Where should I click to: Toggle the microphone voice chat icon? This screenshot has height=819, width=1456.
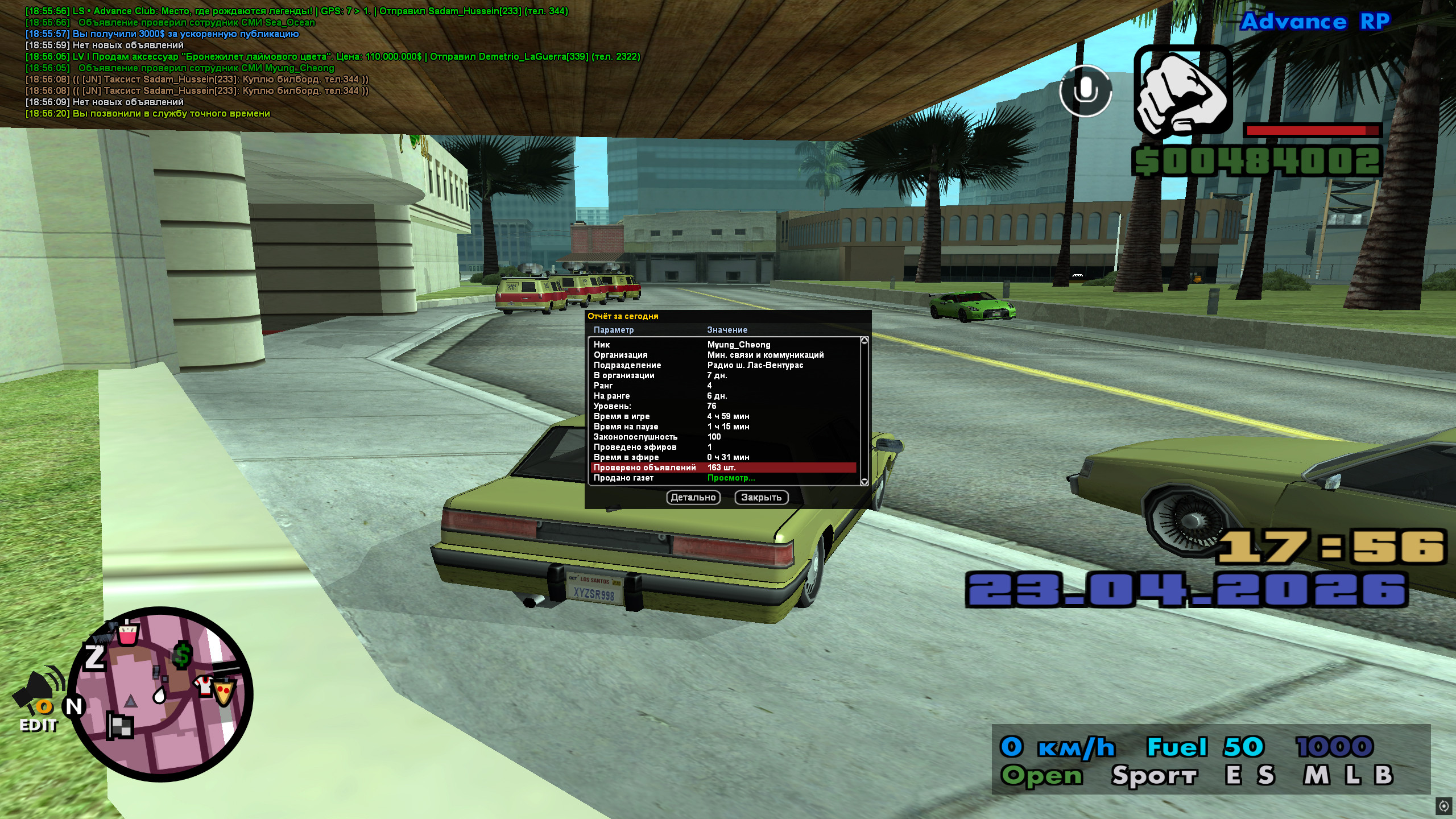(x=1085, y=91)
